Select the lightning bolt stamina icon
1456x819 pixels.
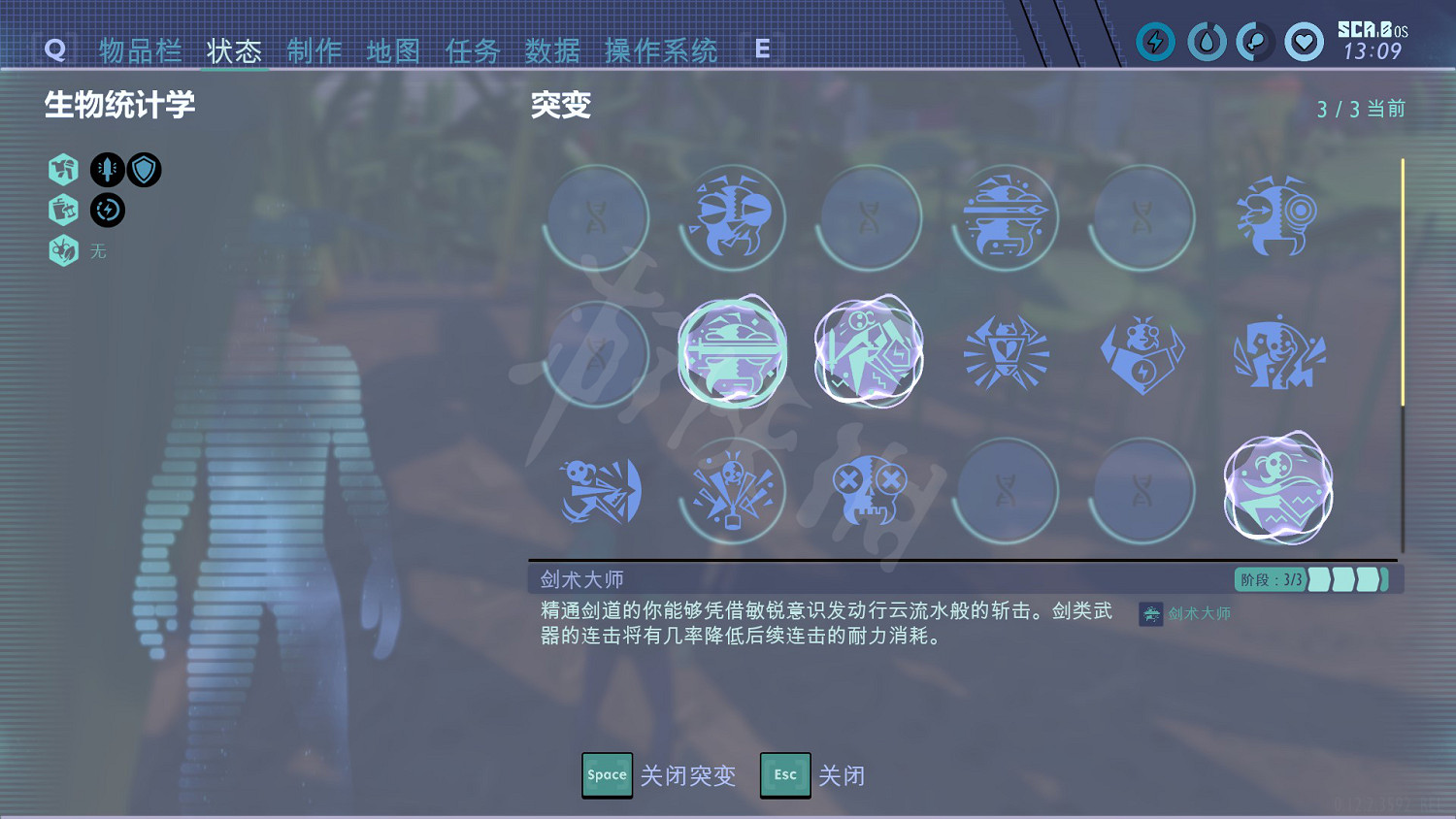coord(1155,42)
